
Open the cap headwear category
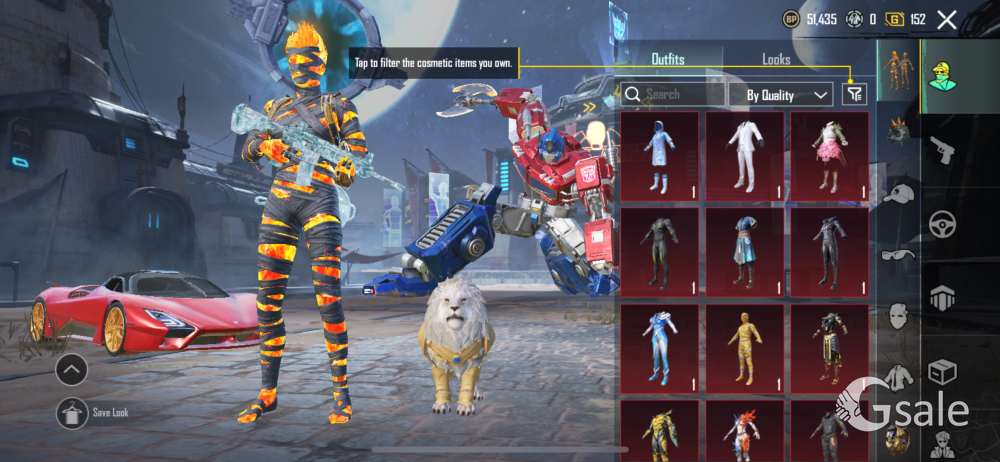899,194
